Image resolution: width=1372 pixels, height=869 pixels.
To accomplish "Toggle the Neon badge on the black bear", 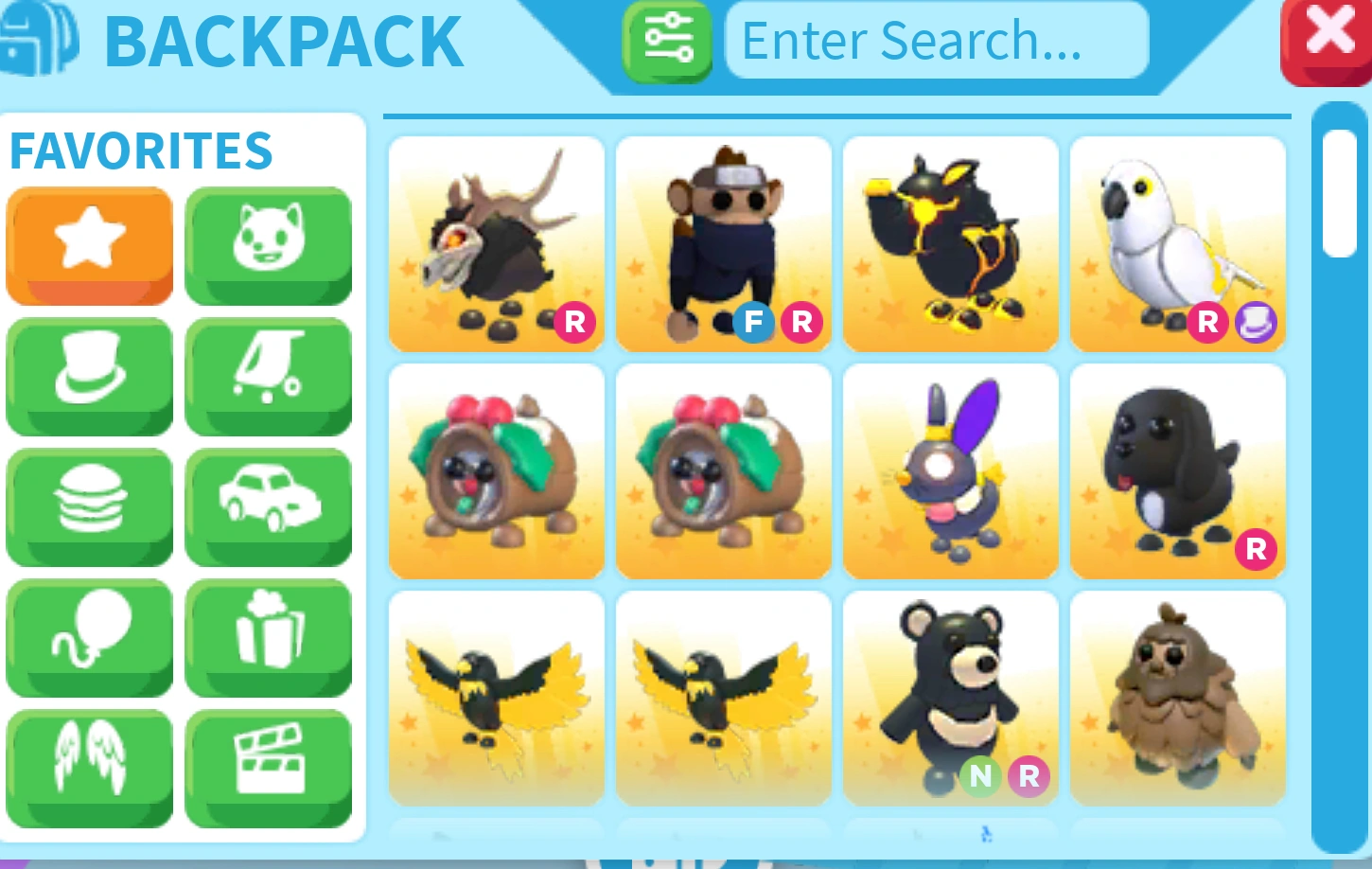I will 980,776.
